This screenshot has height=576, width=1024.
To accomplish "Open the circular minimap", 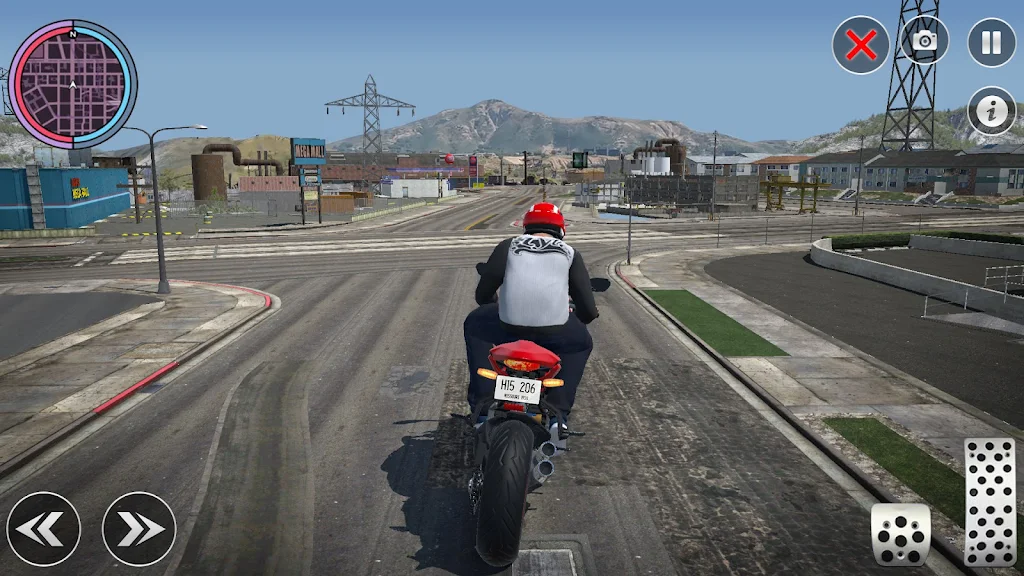I will (x=72, y=84).
